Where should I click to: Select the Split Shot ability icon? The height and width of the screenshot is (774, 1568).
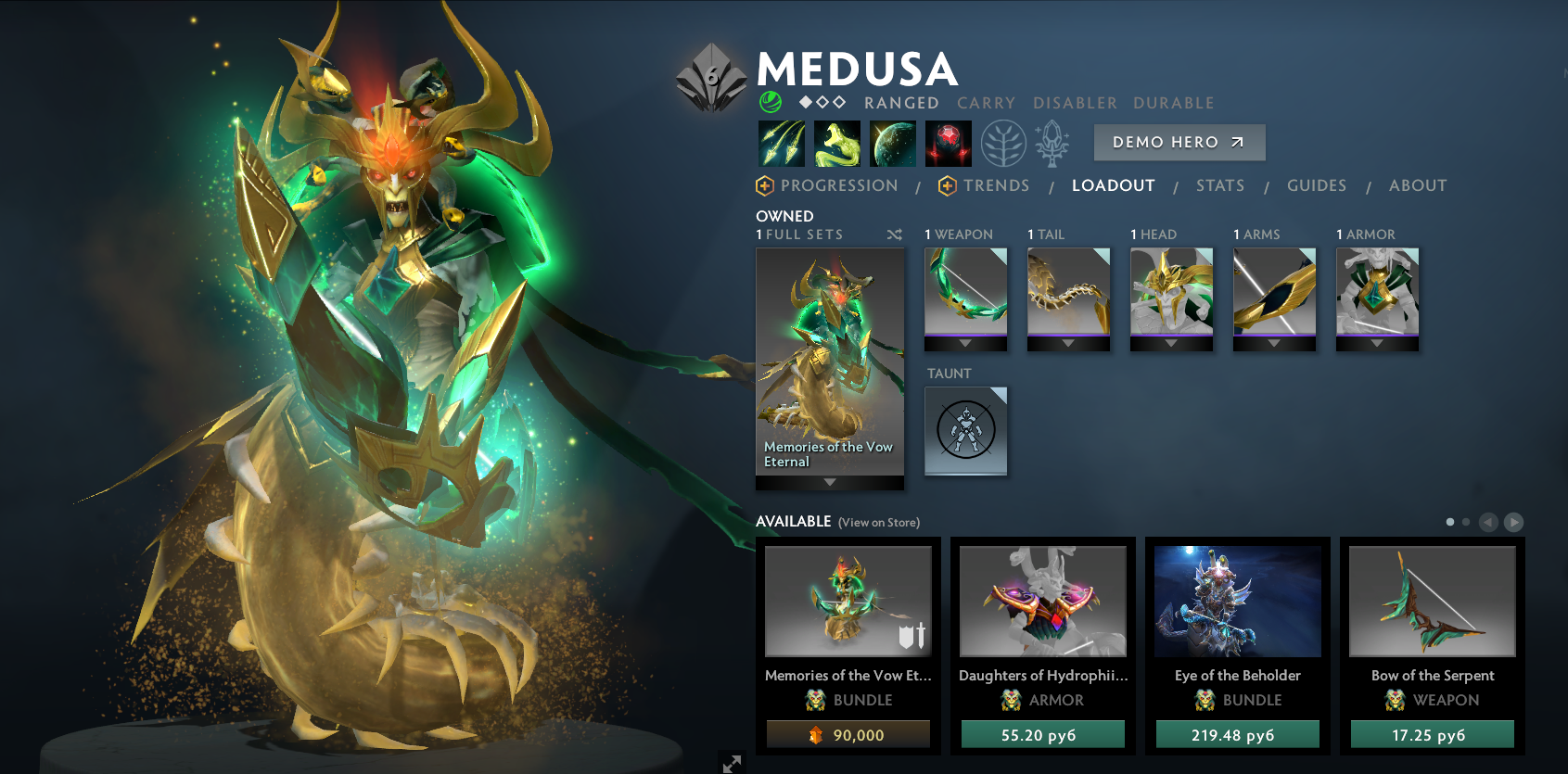click(781, 144)
